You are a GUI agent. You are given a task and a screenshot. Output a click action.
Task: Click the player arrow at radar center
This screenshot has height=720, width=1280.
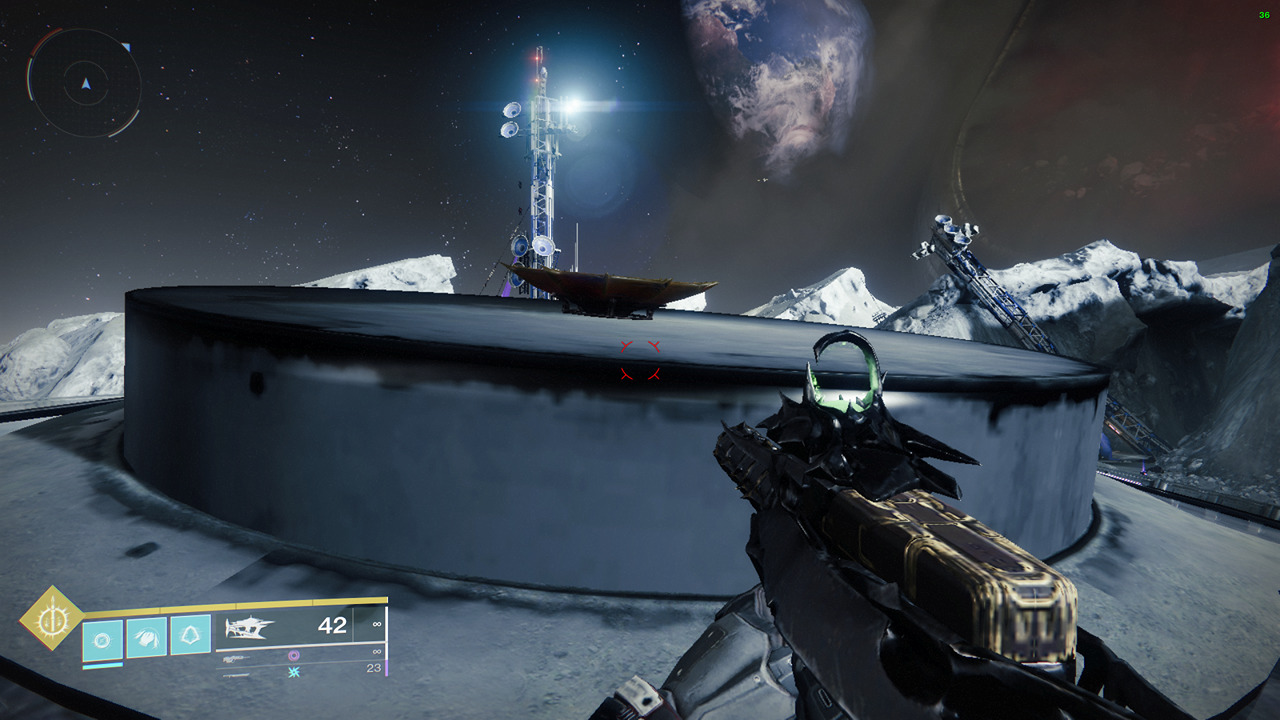tap(86, 84)
